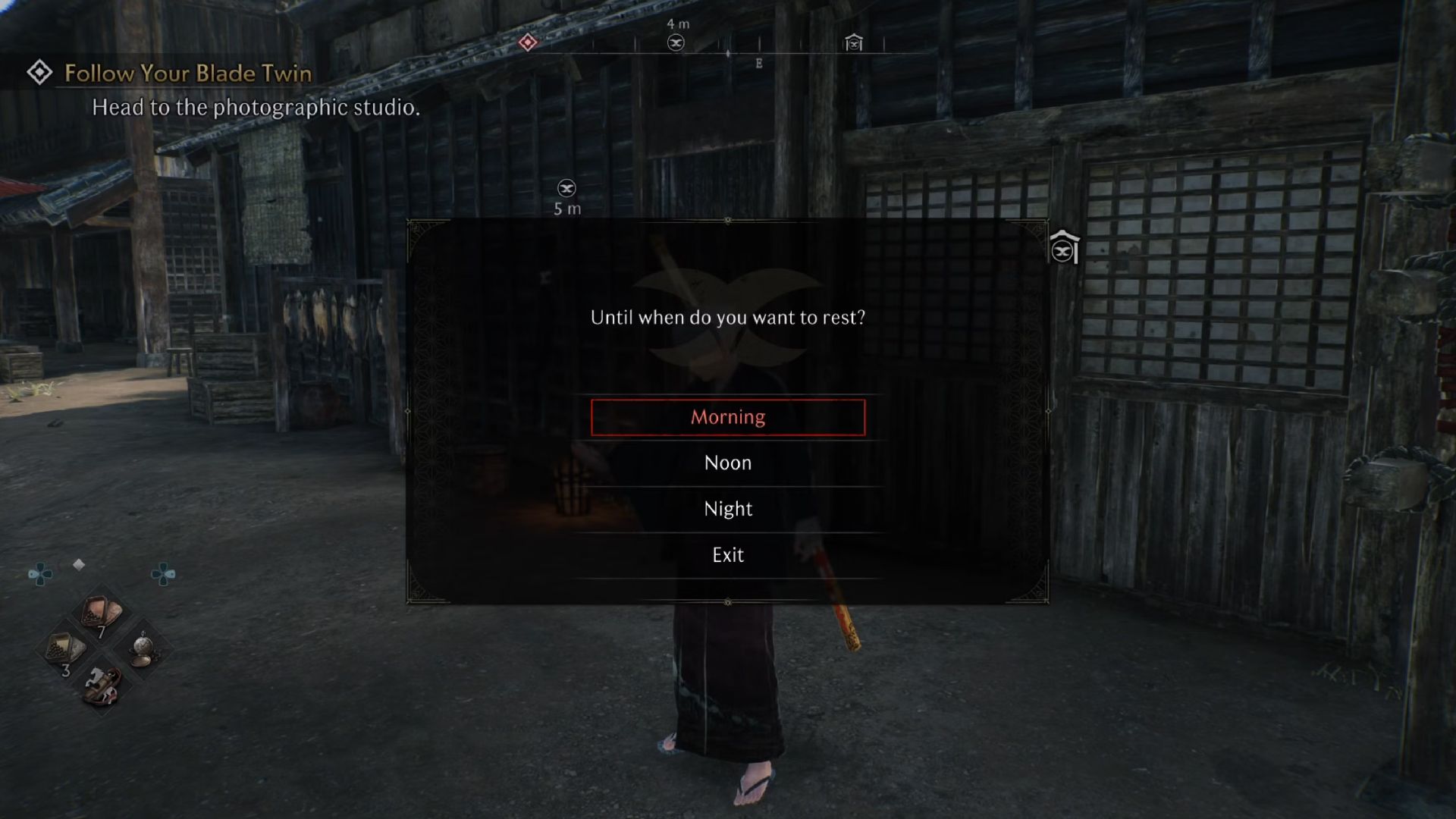The height and width of the screenshot is (819, 1456).
Task: Click the Longhouse banner icon labeled 4 m
Action: click(676, 42)
